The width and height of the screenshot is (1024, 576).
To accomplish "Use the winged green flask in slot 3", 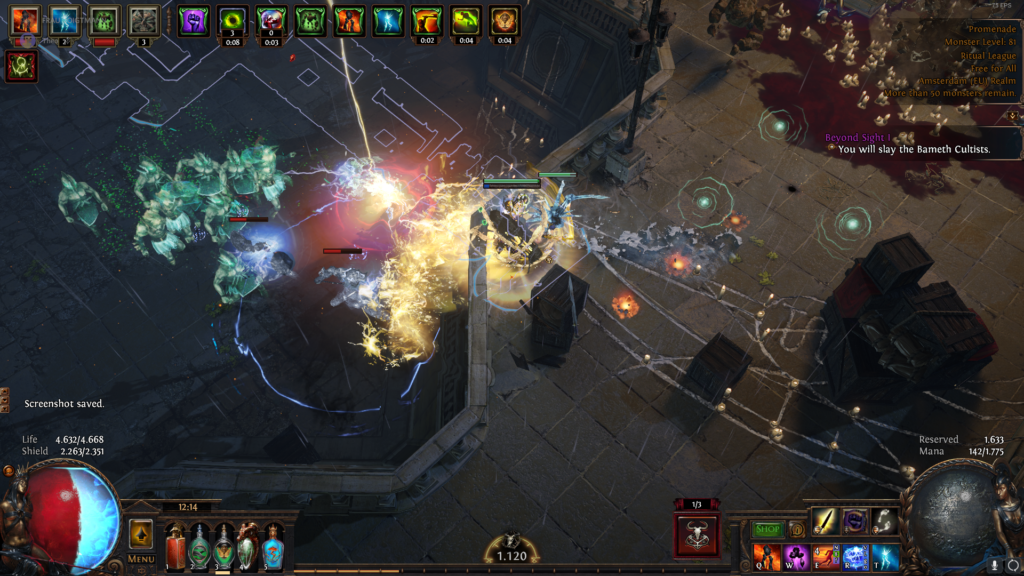I will pyautogui.click(x=224, y=547).
